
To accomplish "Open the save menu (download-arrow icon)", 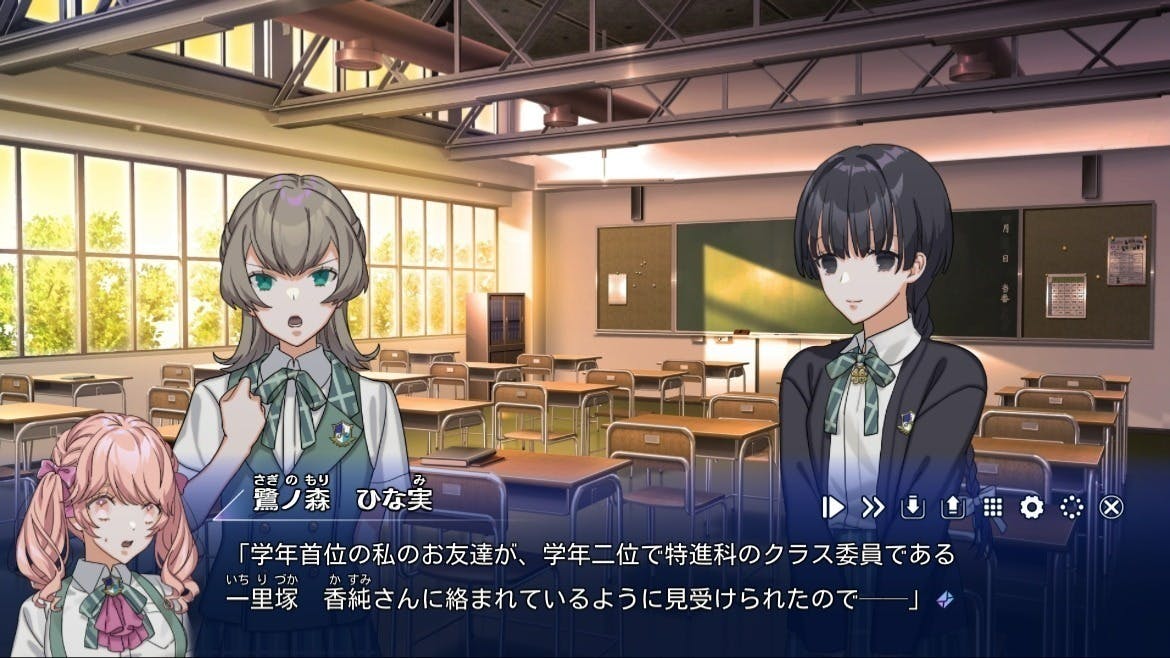I will pyautogui.click(x=912, y=507).
